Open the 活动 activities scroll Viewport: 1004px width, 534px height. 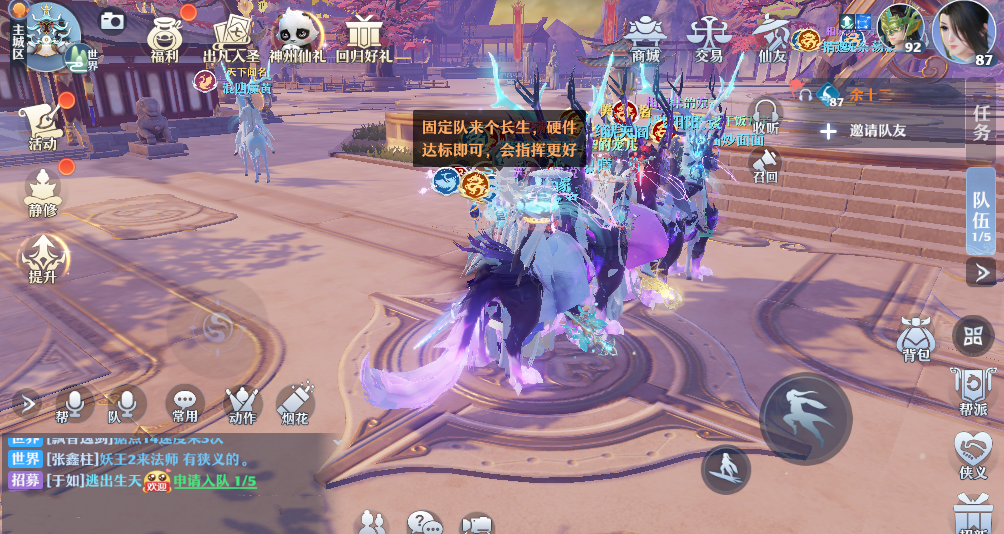pyautogui.click(x=42, y=124)
